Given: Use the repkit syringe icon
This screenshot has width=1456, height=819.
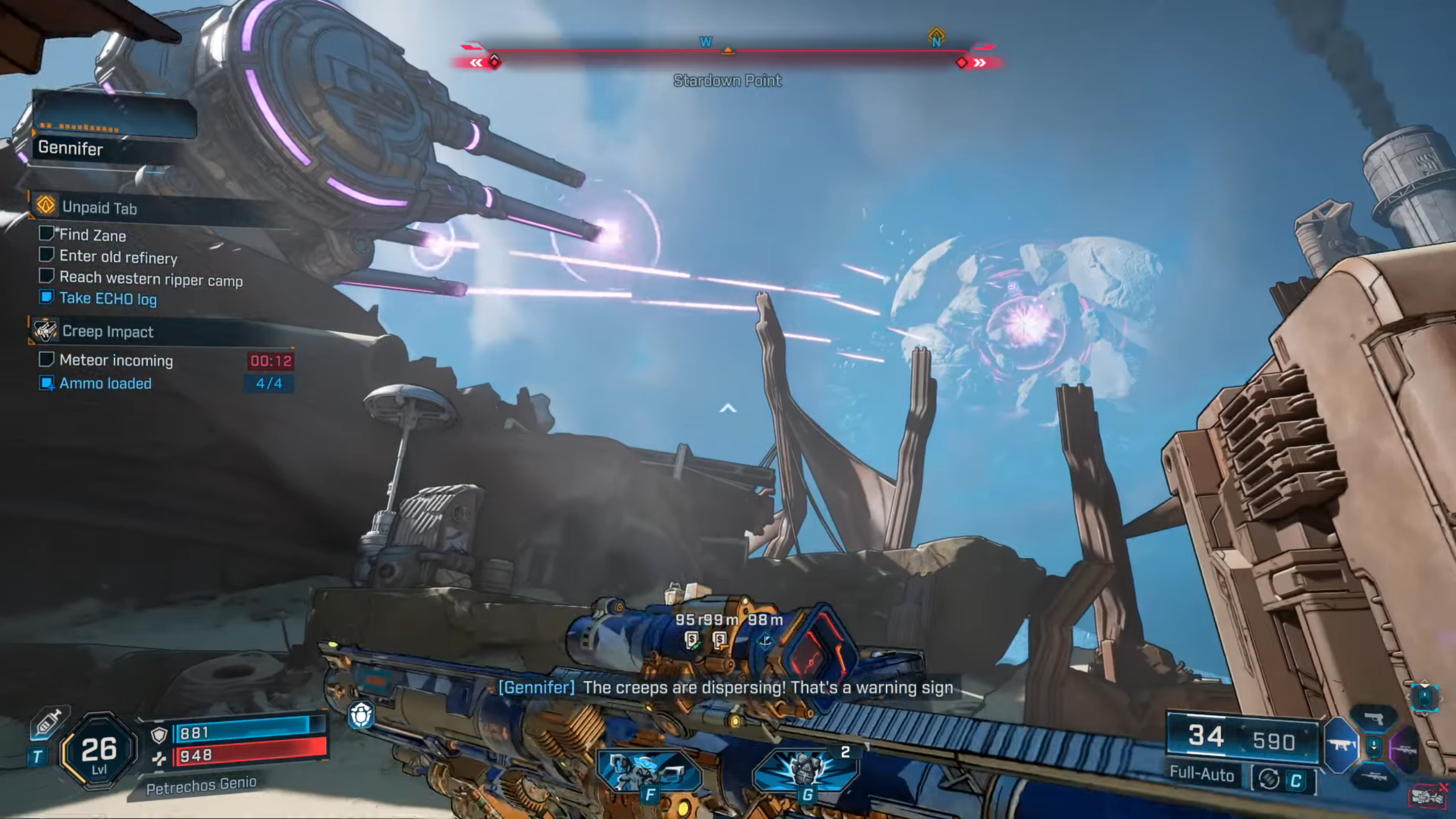Looking at the screenshot, I should (x=48, y=725).
